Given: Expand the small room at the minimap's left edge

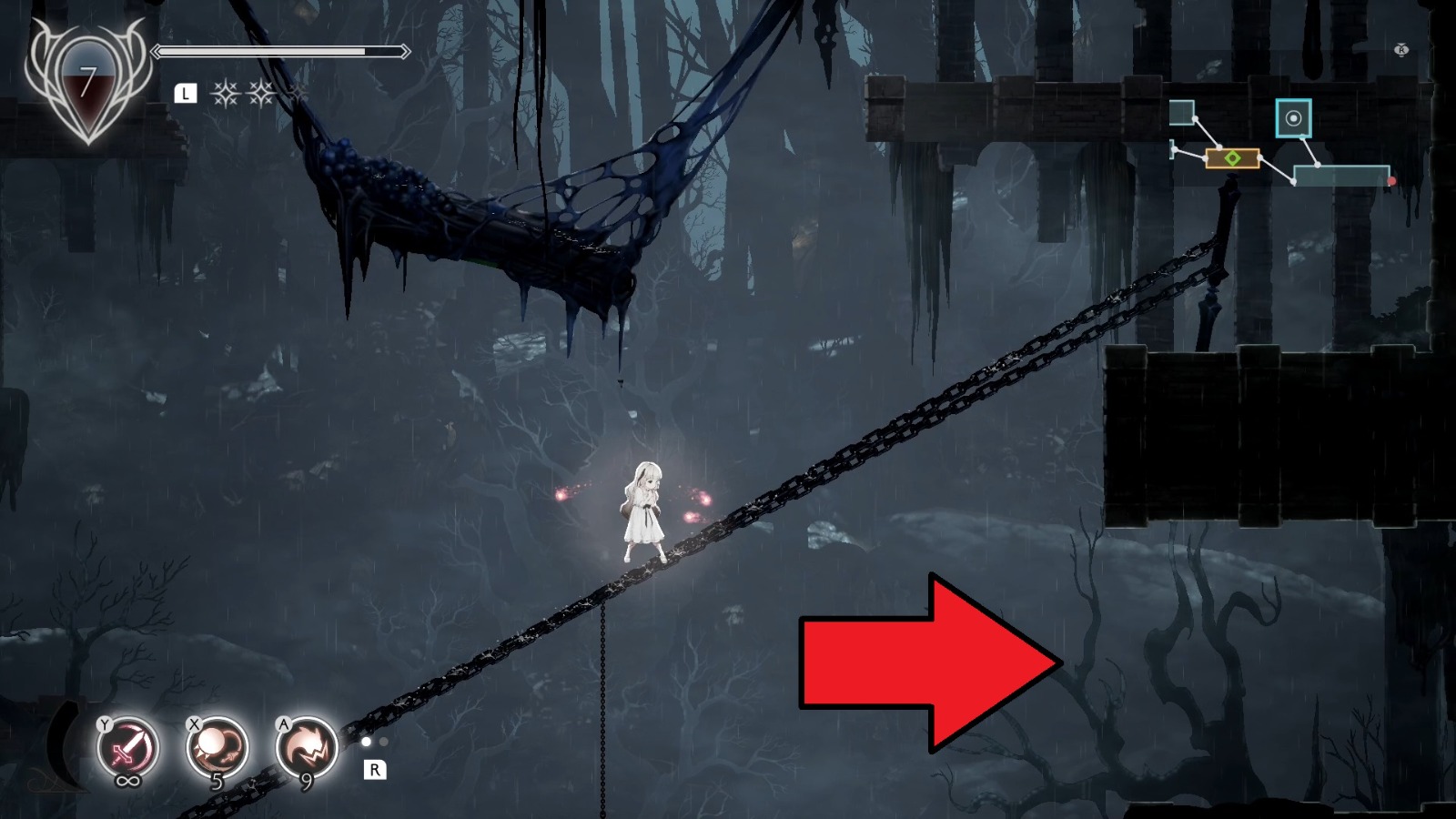Looking at the screenshot, I should (1169, 150).
